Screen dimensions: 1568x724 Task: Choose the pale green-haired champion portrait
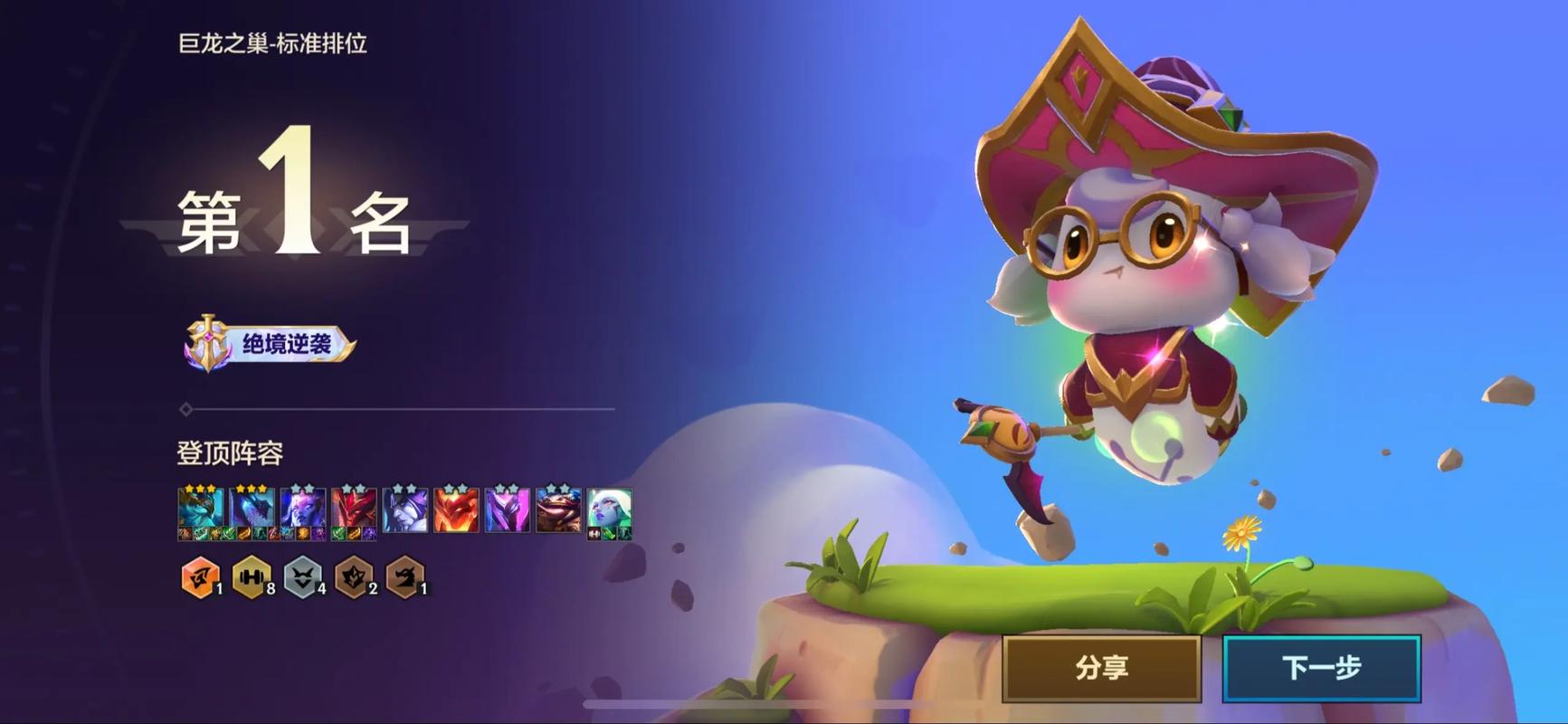(x=609, y=510)
